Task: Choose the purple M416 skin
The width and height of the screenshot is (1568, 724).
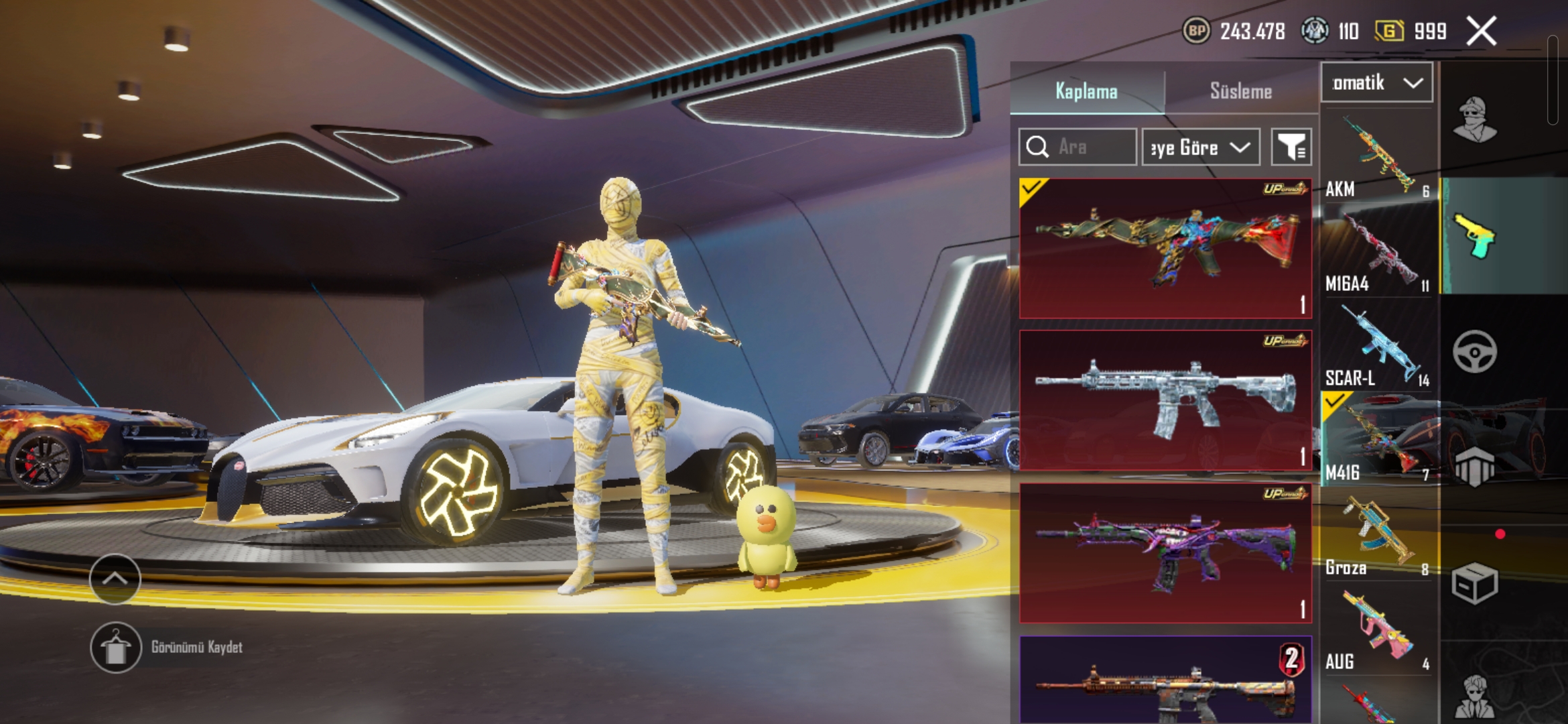Action: point(1165,553)
